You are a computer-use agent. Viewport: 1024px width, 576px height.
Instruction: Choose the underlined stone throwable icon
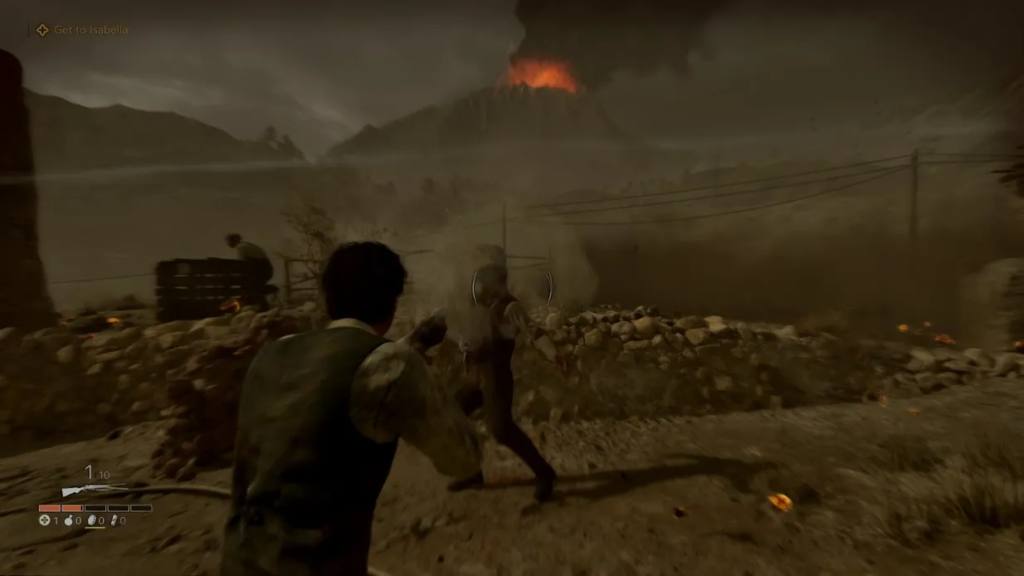92,520
